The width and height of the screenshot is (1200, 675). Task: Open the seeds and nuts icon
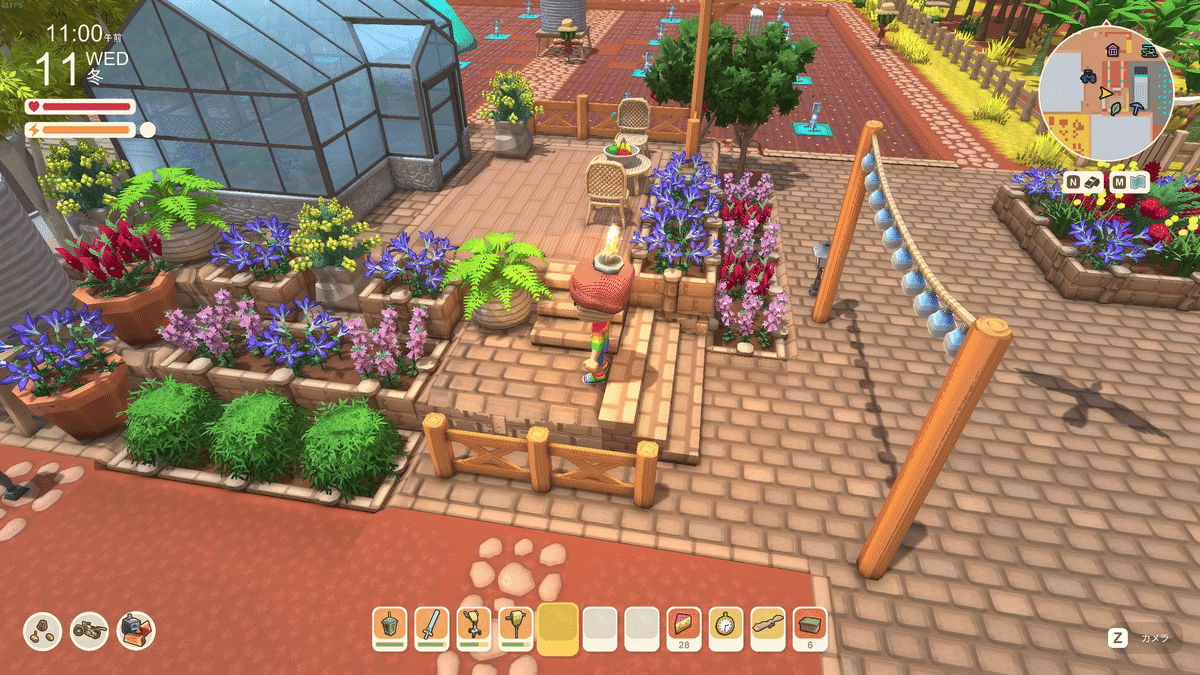[x=43, y=630]
